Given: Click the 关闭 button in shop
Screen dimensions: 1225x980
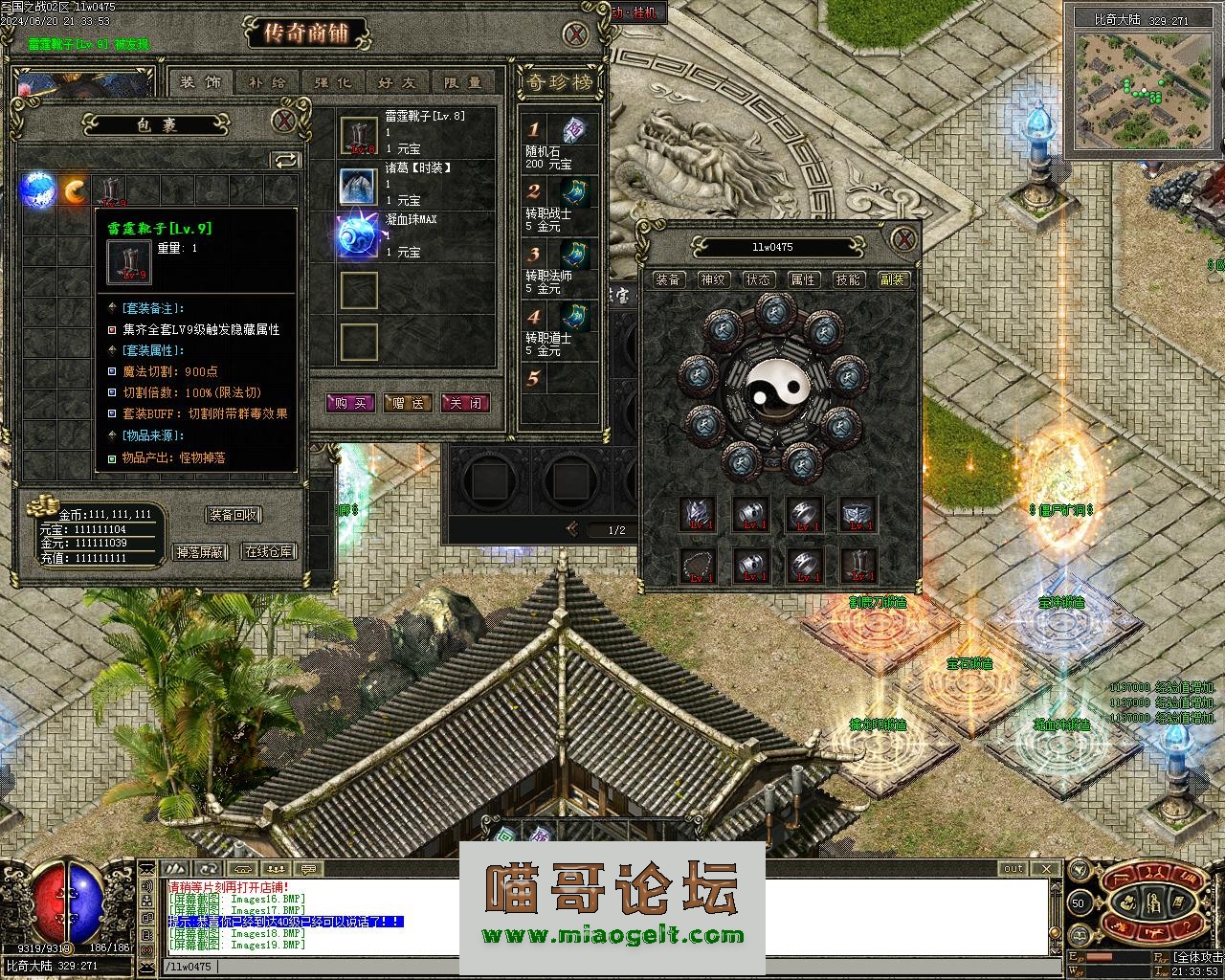Looking at the screenshot, I should (x=465, y=403).
